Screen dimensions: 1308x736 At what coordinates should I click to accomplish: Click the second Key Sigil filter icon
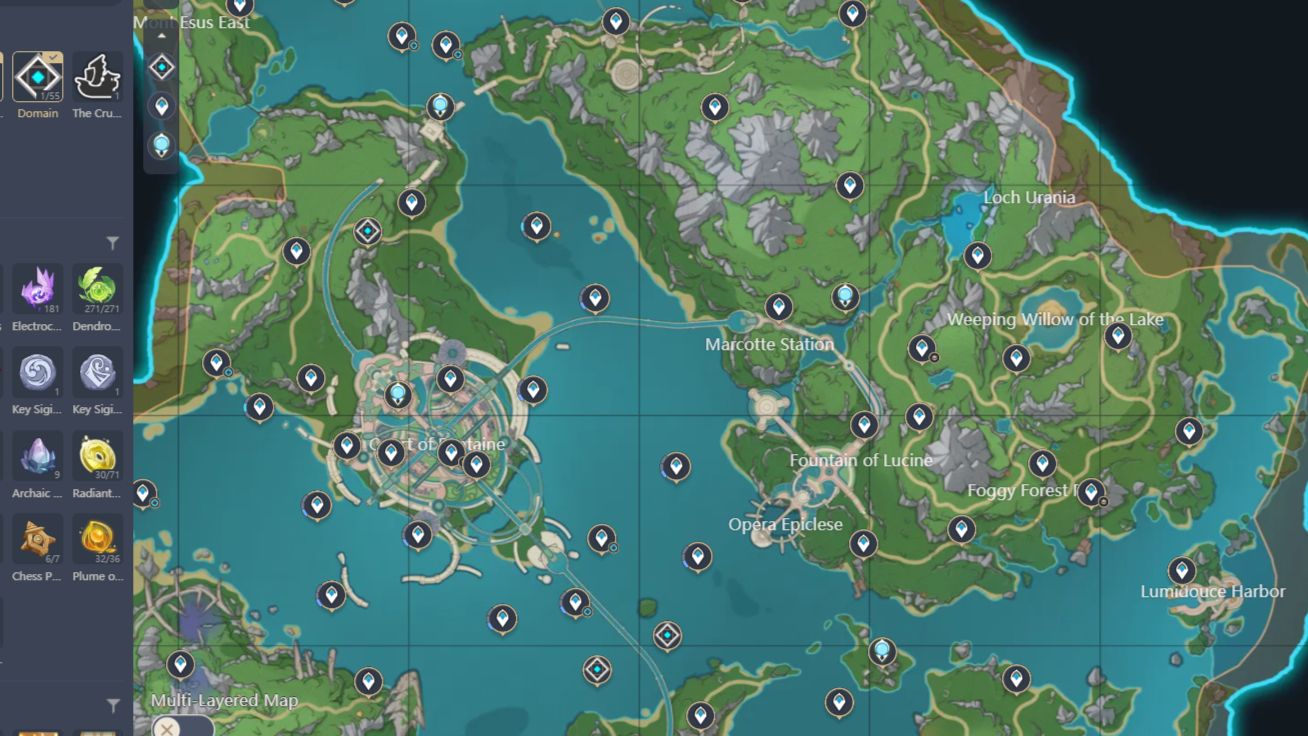(97, 371)
